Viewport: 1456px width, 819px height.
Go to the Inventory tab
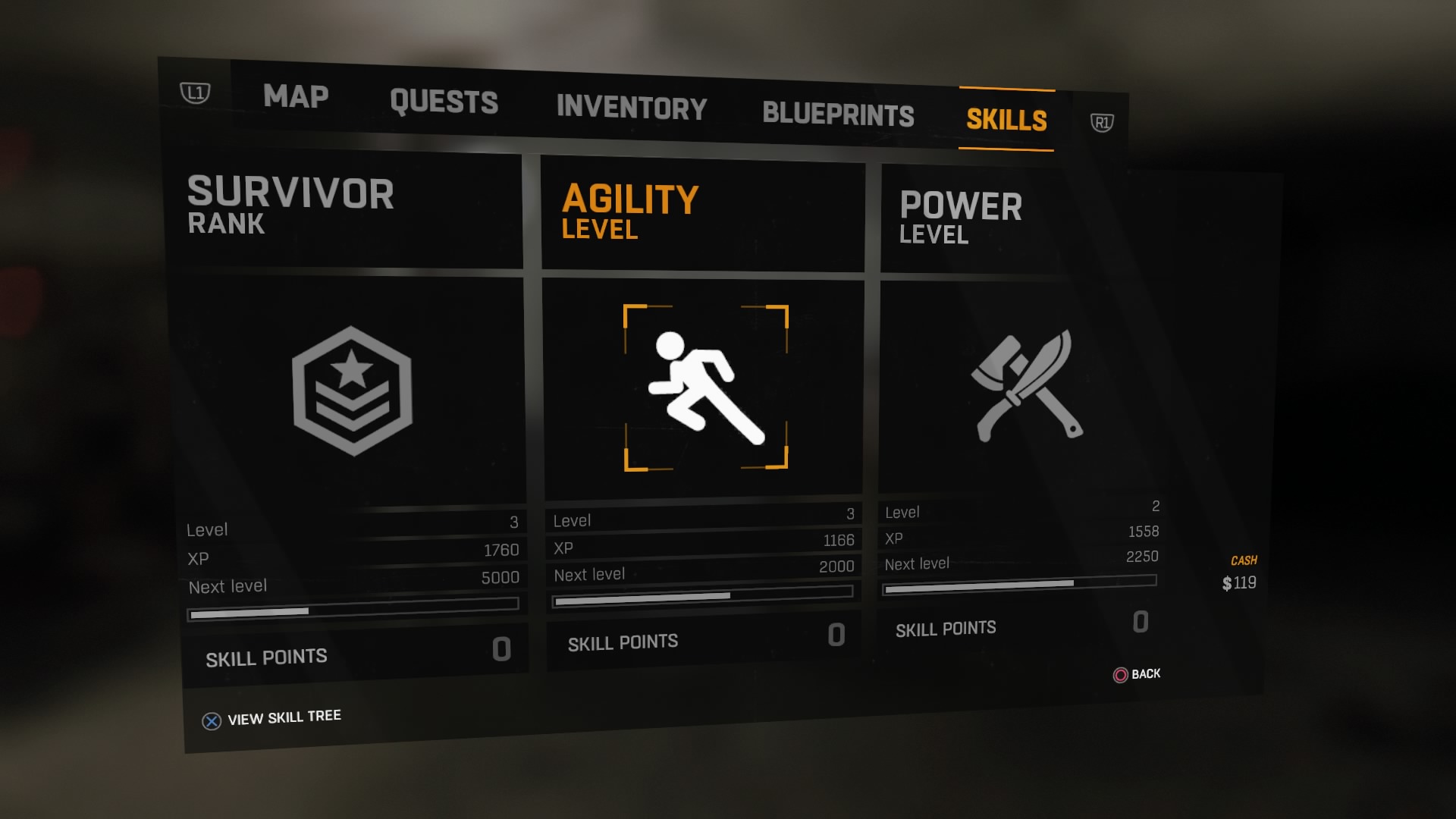click(631, 108)
